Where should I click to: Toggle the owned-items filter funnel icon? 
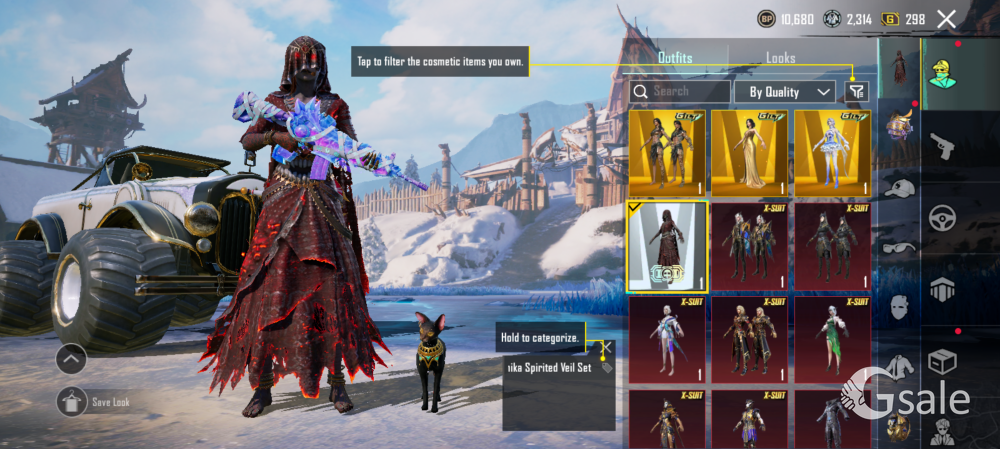855,91
